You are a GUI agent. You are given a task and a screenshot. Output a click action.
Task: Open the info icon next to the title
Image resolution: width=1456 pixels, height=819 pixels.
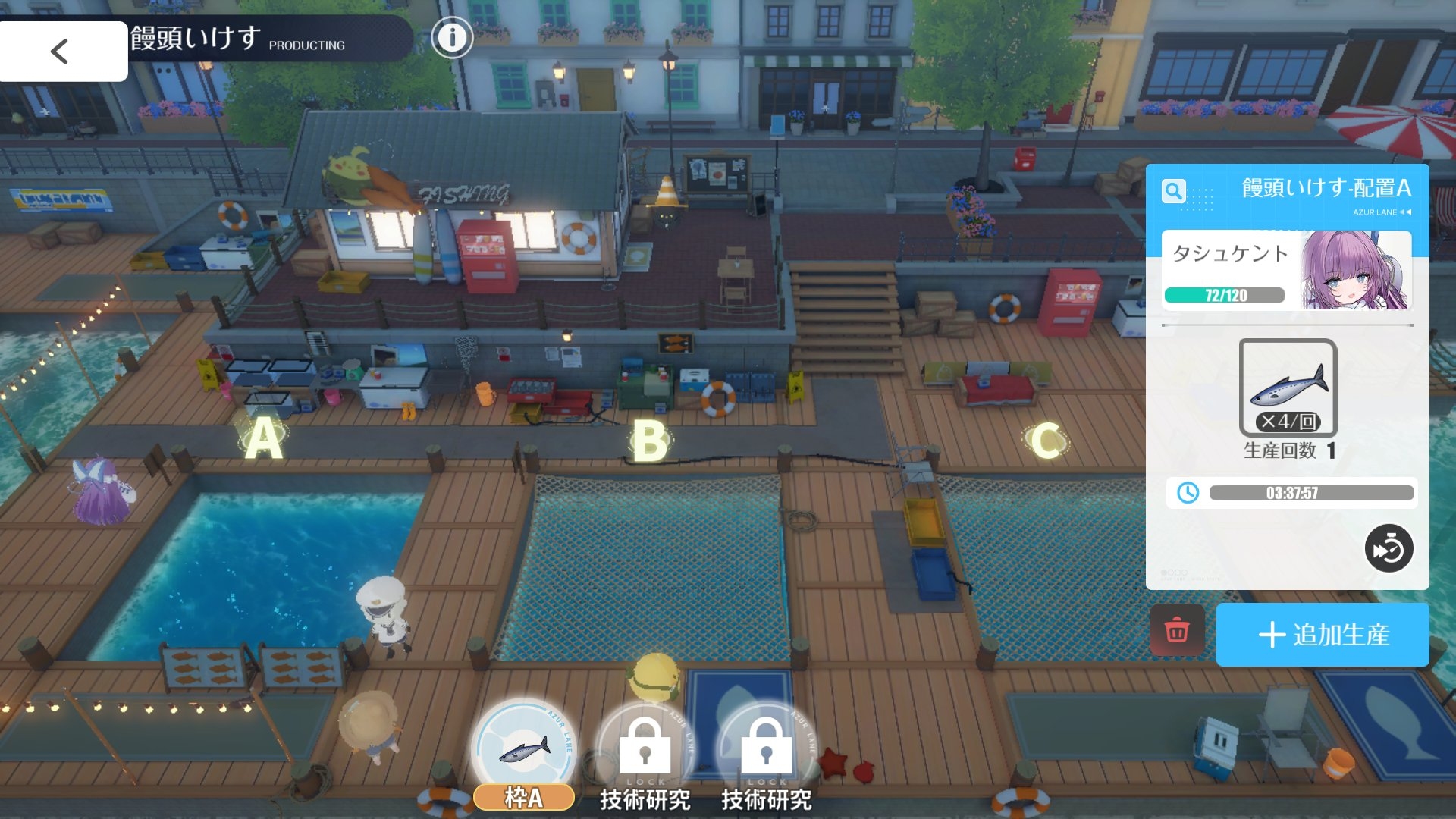click(452, 37)
